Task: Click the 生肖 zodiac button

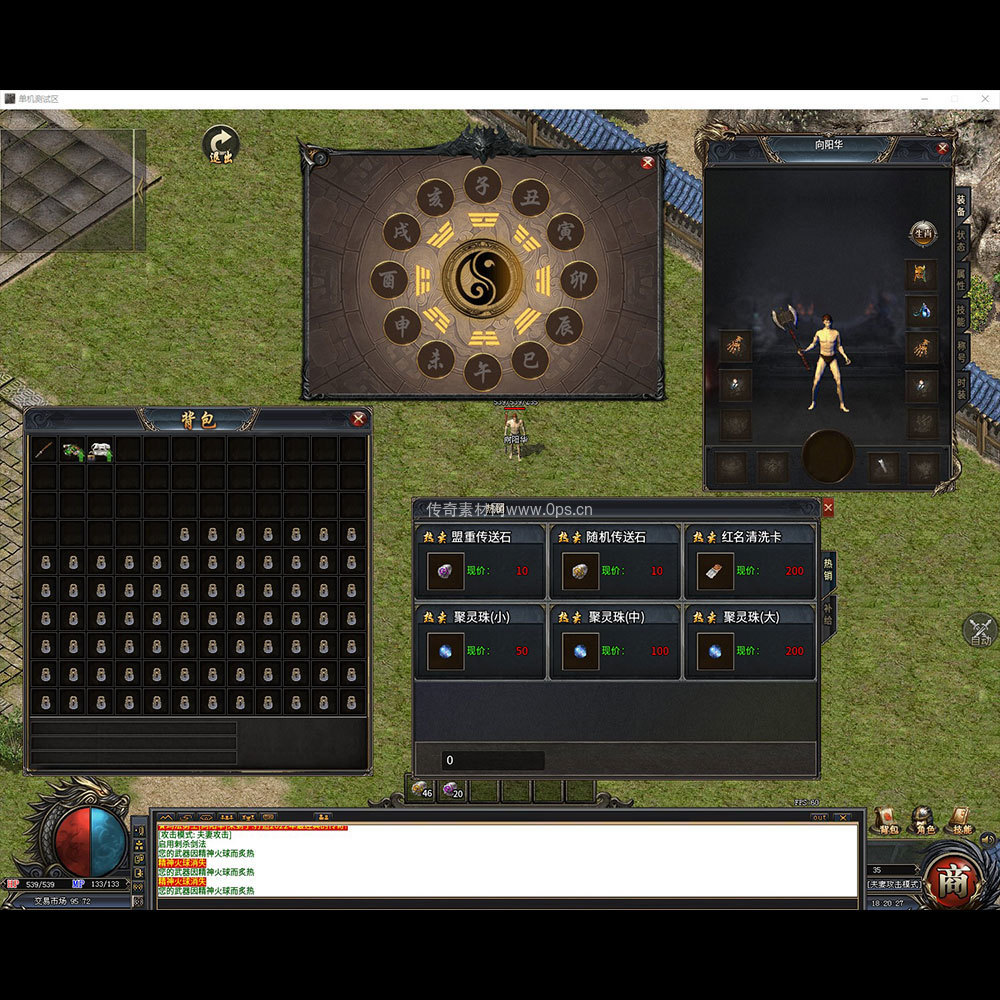Action: tap(922, 233)
